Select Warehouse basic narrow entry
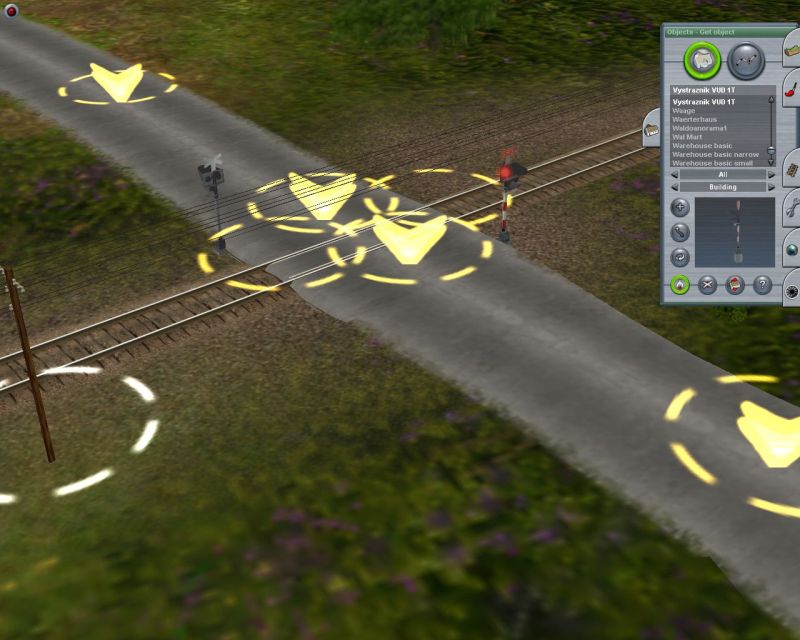Image resolution: width=800 pixels, height=640 pixels. (x=715, y=154)
